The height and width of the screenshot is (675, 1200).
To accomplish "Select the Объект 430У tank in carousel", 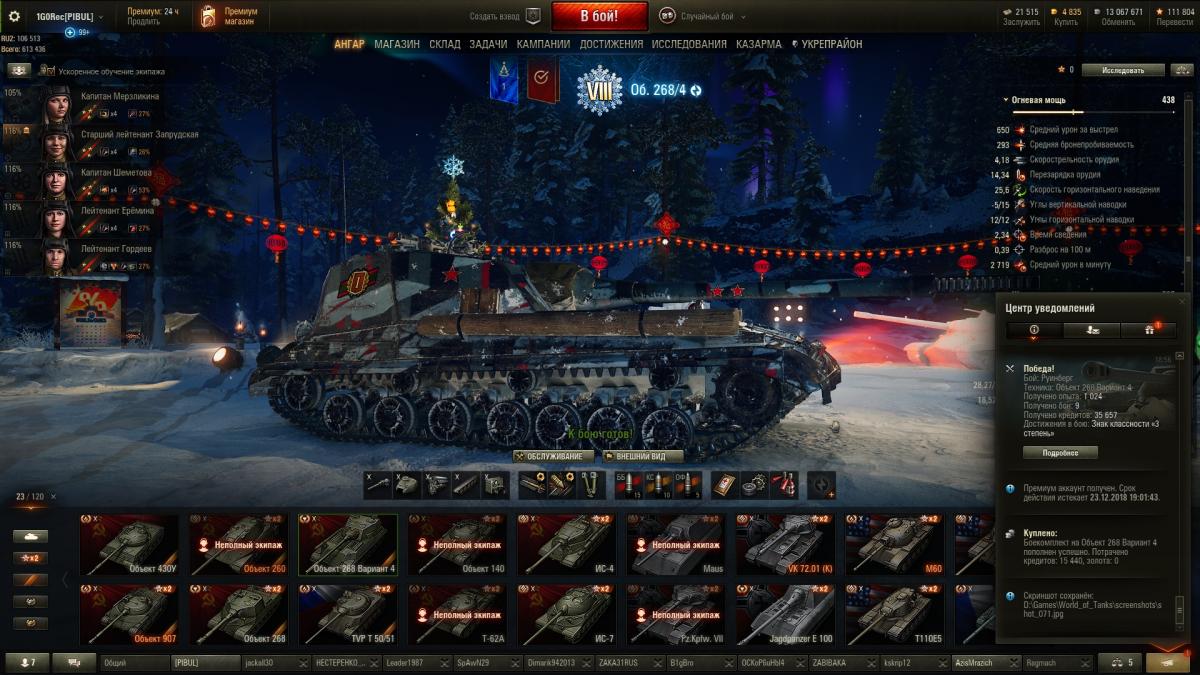I will coord(129,545).
